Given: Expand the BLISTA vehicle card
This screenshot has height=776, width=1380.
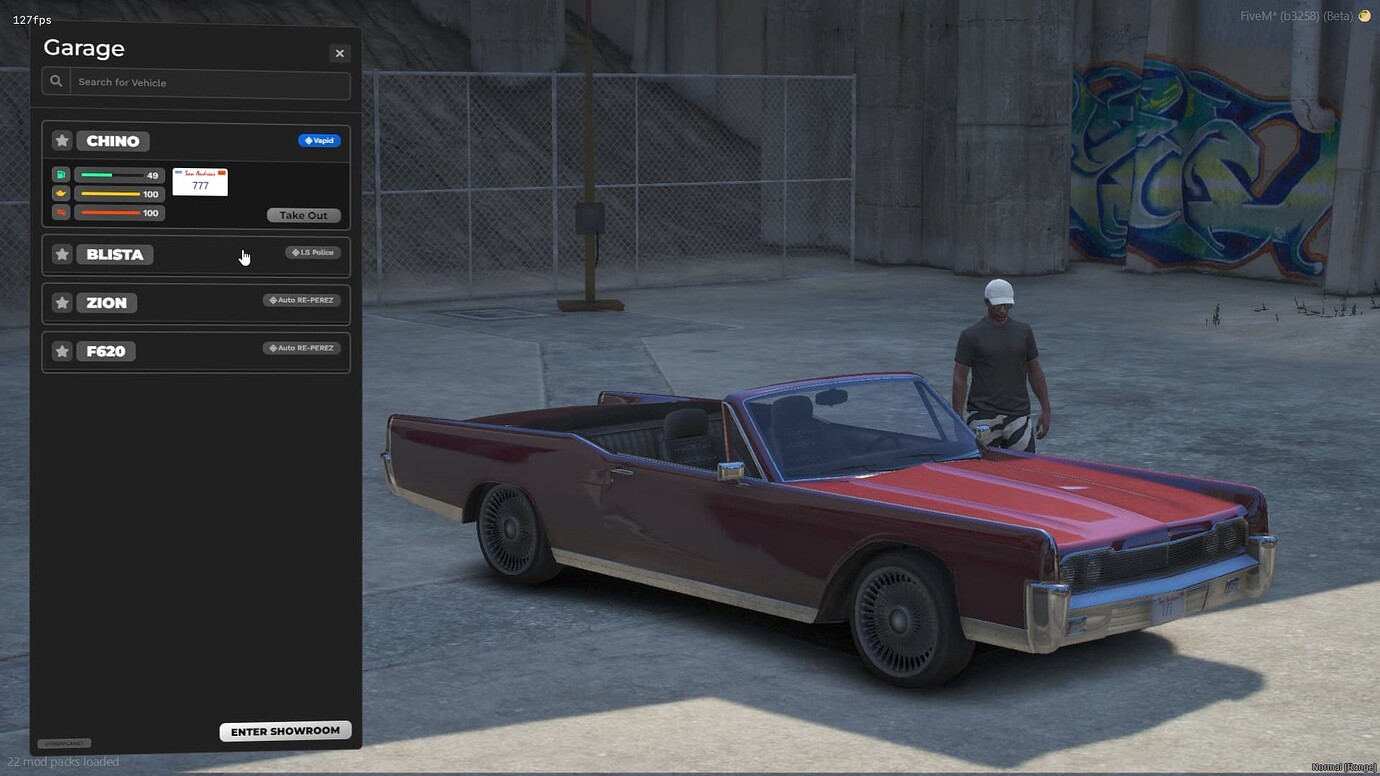Looking at the screenshot, I should coord(195,254).
